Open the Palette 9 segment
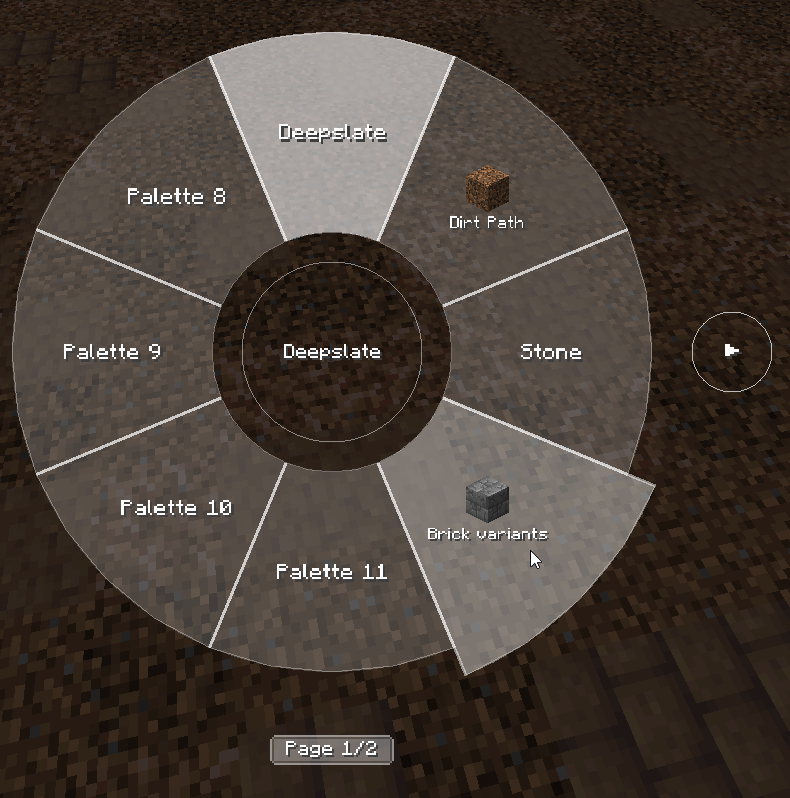Viewport: 790px width, 798px height. pos(112,352)
